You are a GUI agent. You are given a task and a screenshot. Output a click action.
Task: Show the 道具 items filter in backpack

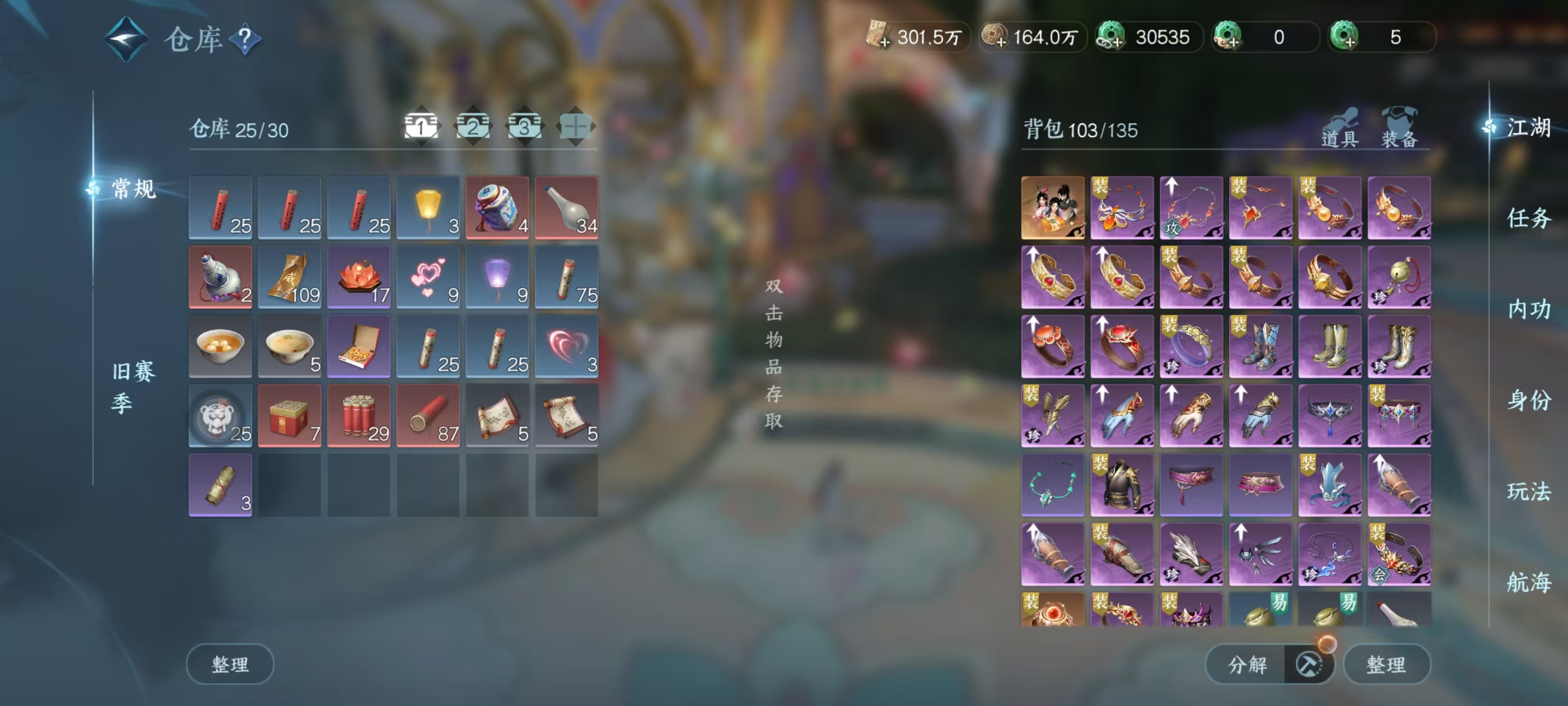[x=1339, y=129]
